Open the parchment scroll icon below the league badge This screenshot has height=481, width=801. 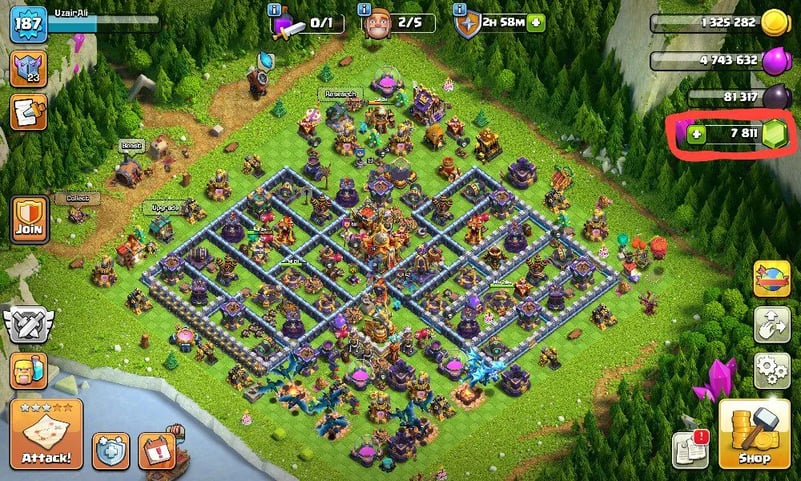[28, 112]
